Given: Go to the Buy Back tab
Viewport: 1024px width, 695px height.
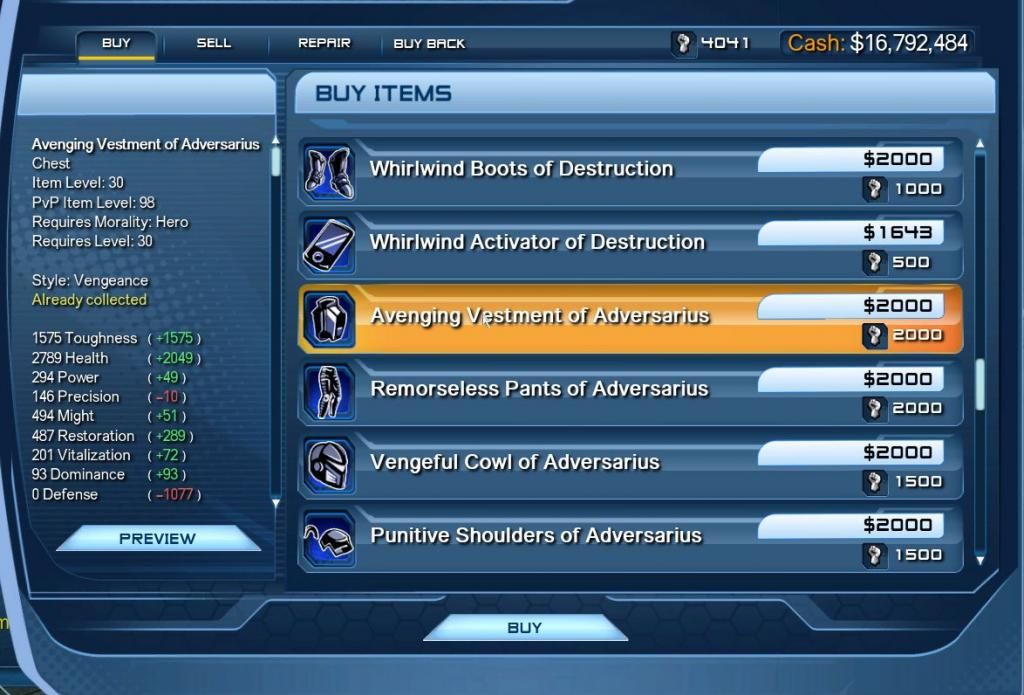Looking at the screenshot, I should (x=429, y=44).
